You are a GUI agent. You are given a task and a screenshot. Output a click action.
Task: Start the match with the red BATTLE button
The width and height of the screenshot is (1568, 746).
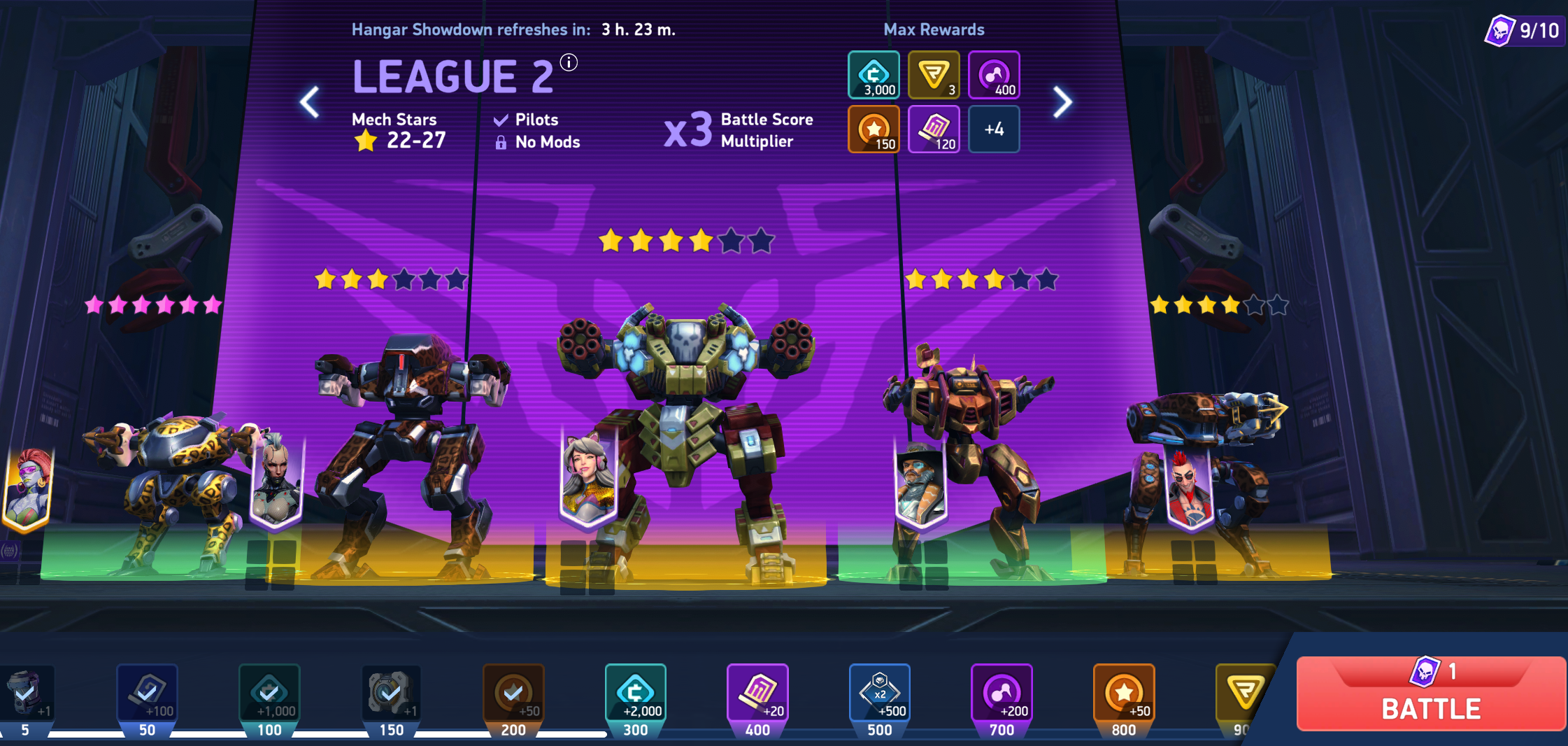[1430, 694]
